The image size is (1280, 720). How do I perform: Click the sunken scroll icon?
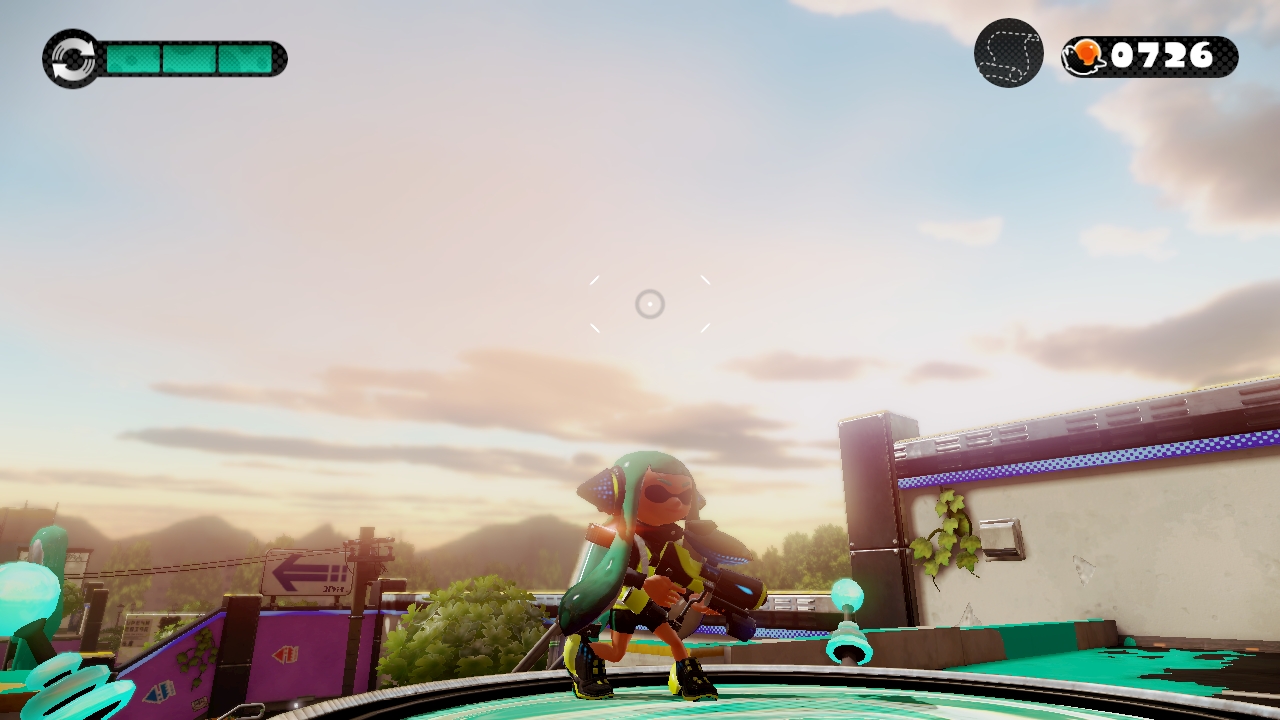click(x=1008, y=53)
